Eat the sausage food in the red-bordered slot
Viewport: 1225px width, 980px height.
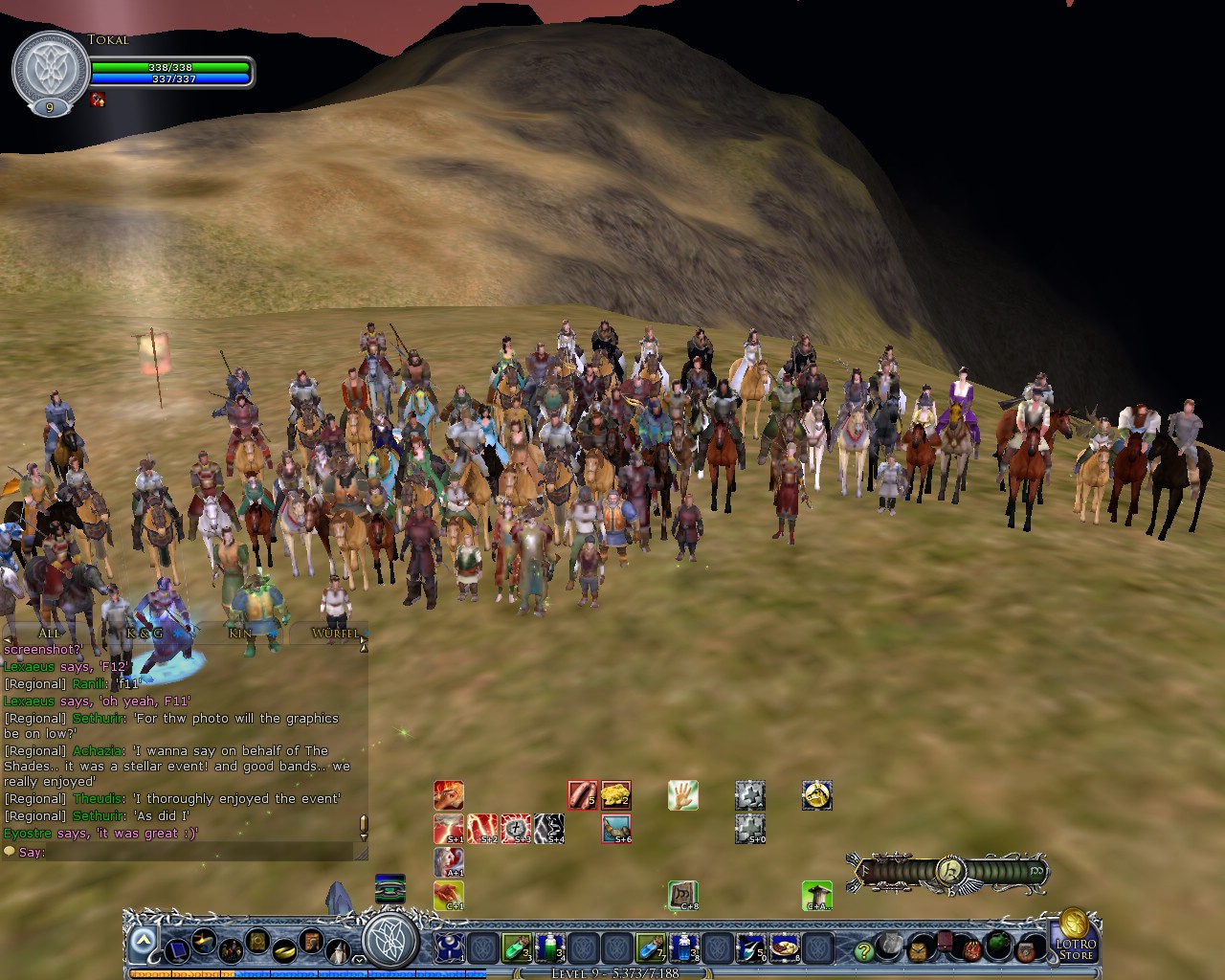[582, 793]
